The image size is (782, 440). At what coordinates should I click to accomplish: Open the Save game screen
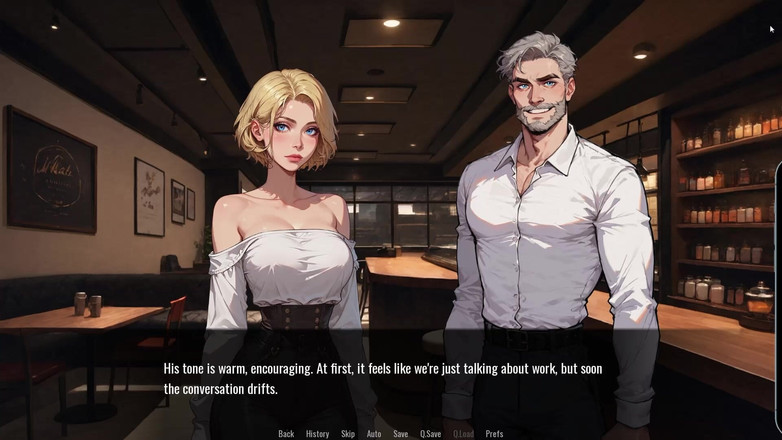(400, 434)
